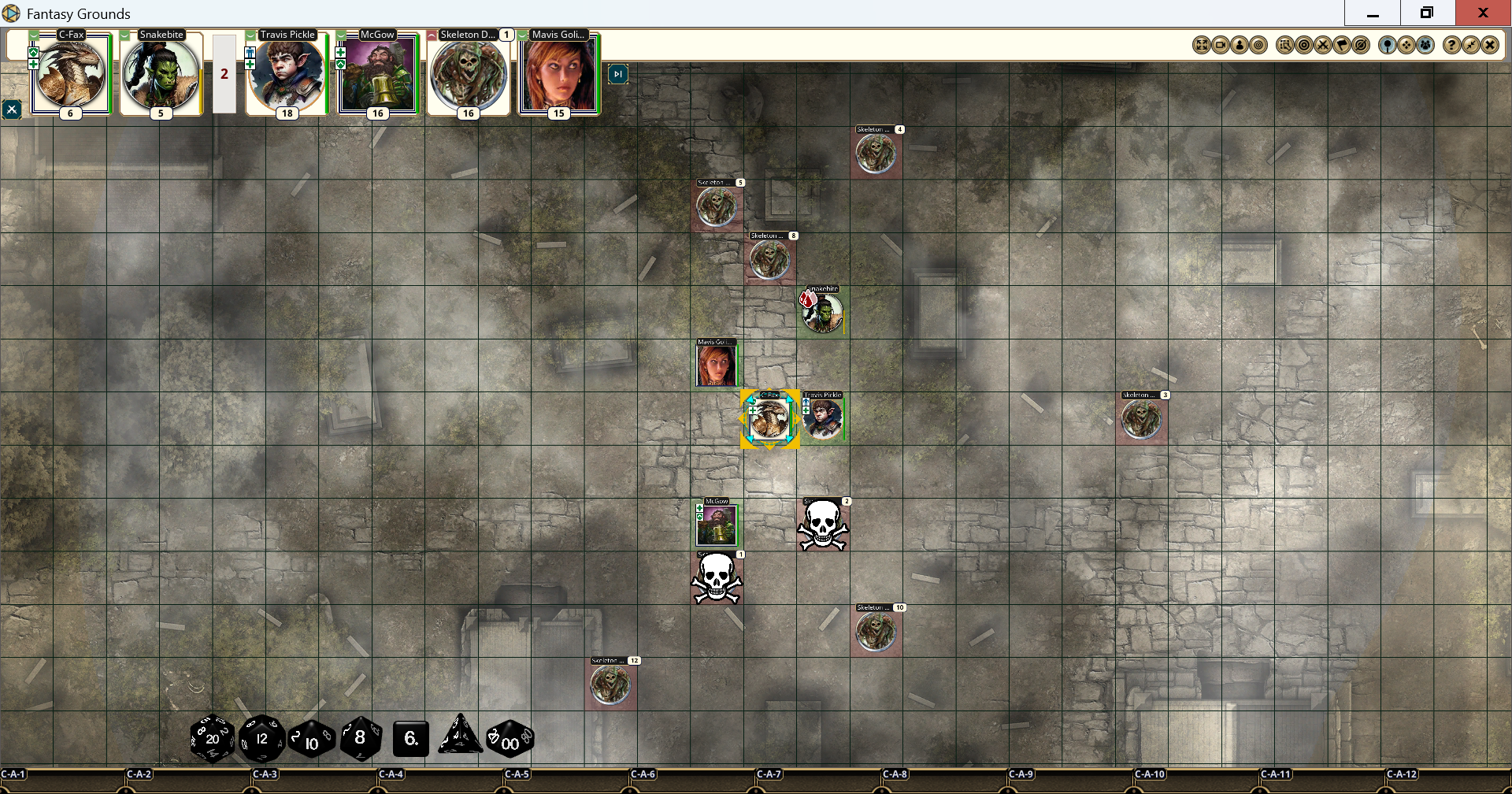The image size is (1512, 794).
Task: Open the question mark help button
Action: [1451, 45]
